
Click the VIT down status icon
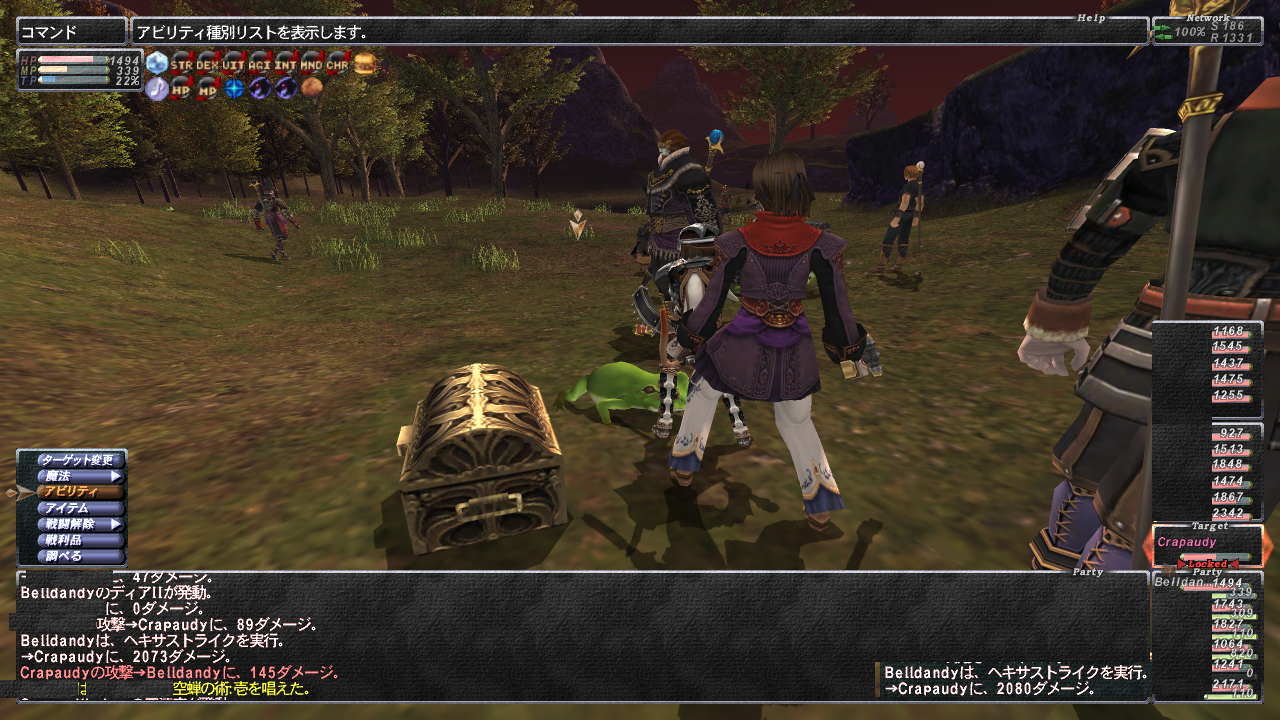pyautogui.click(x=234, y=63)
